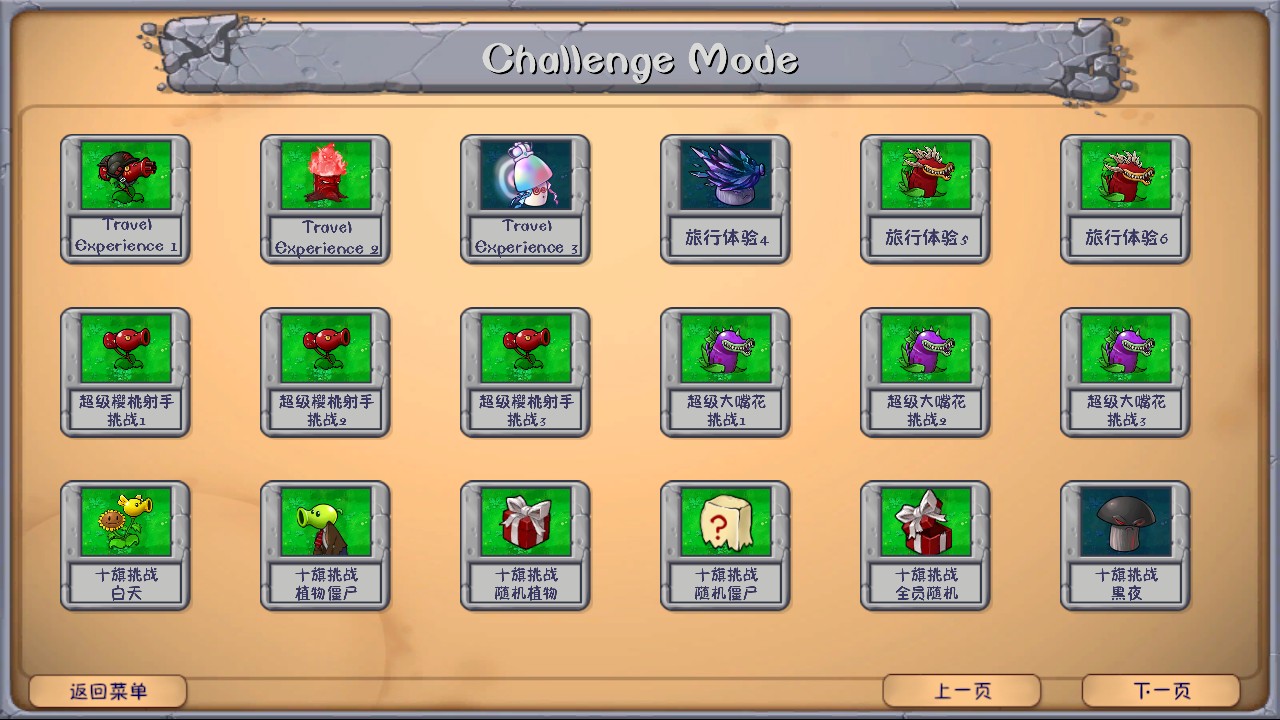Select 十旗挑战随机植物 with gift icon
1280x720 pixels.
coord(525,543)
